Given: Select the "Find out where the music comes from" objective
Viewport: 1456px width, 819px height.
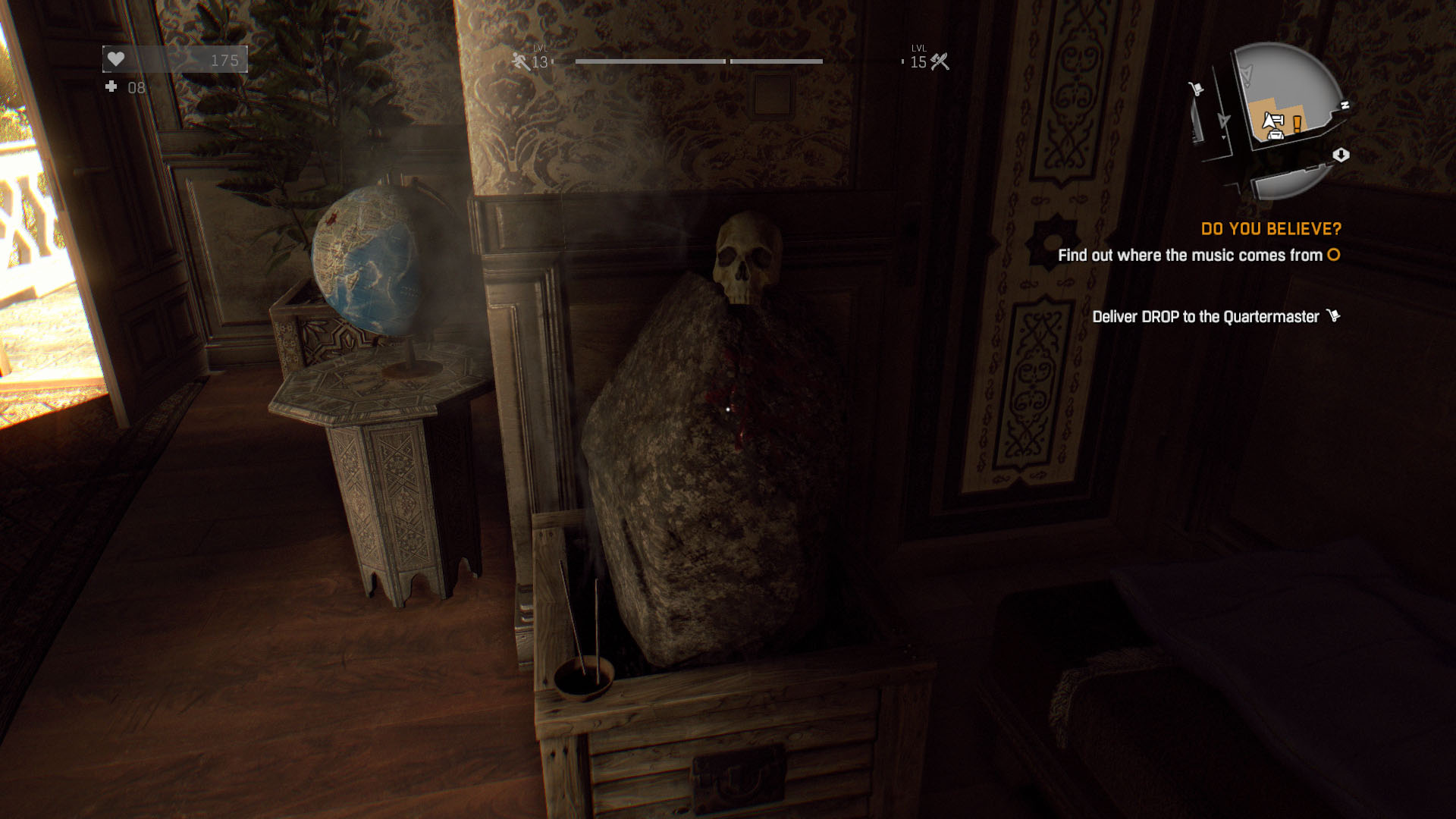Looking at the screenshot, I should click(x=1190, y=256).
